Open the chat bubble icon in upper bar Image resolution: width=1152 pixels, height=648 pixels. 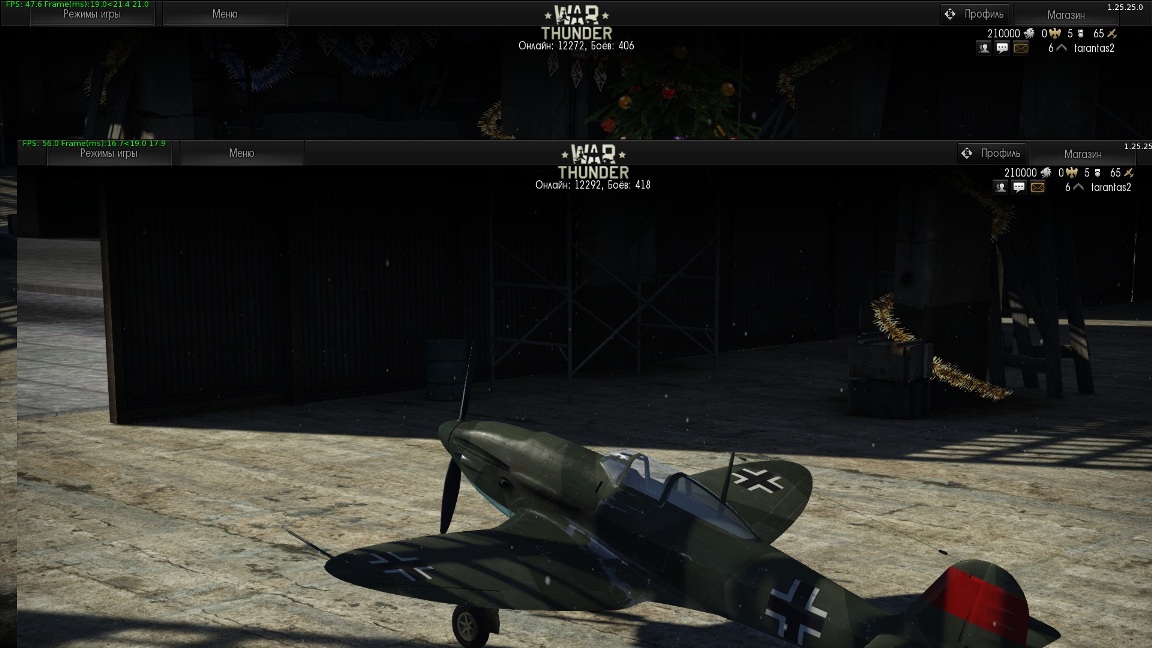point(1002,47)
